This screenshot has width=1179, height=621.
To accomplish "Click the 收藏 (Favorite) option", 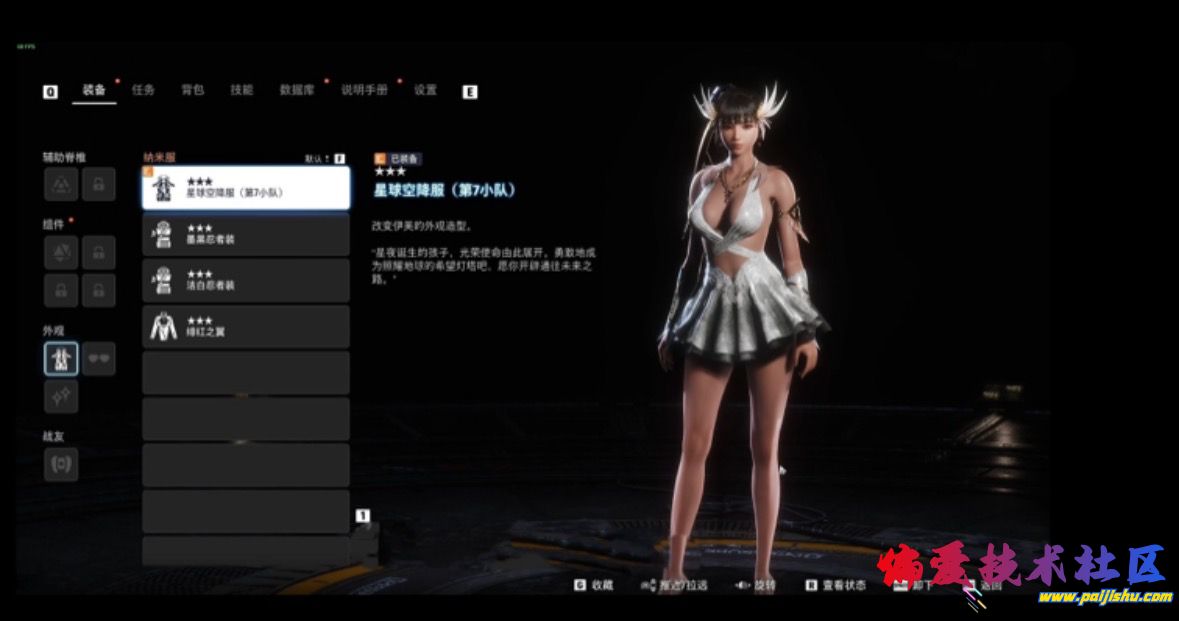I will (x=595, y=585).
